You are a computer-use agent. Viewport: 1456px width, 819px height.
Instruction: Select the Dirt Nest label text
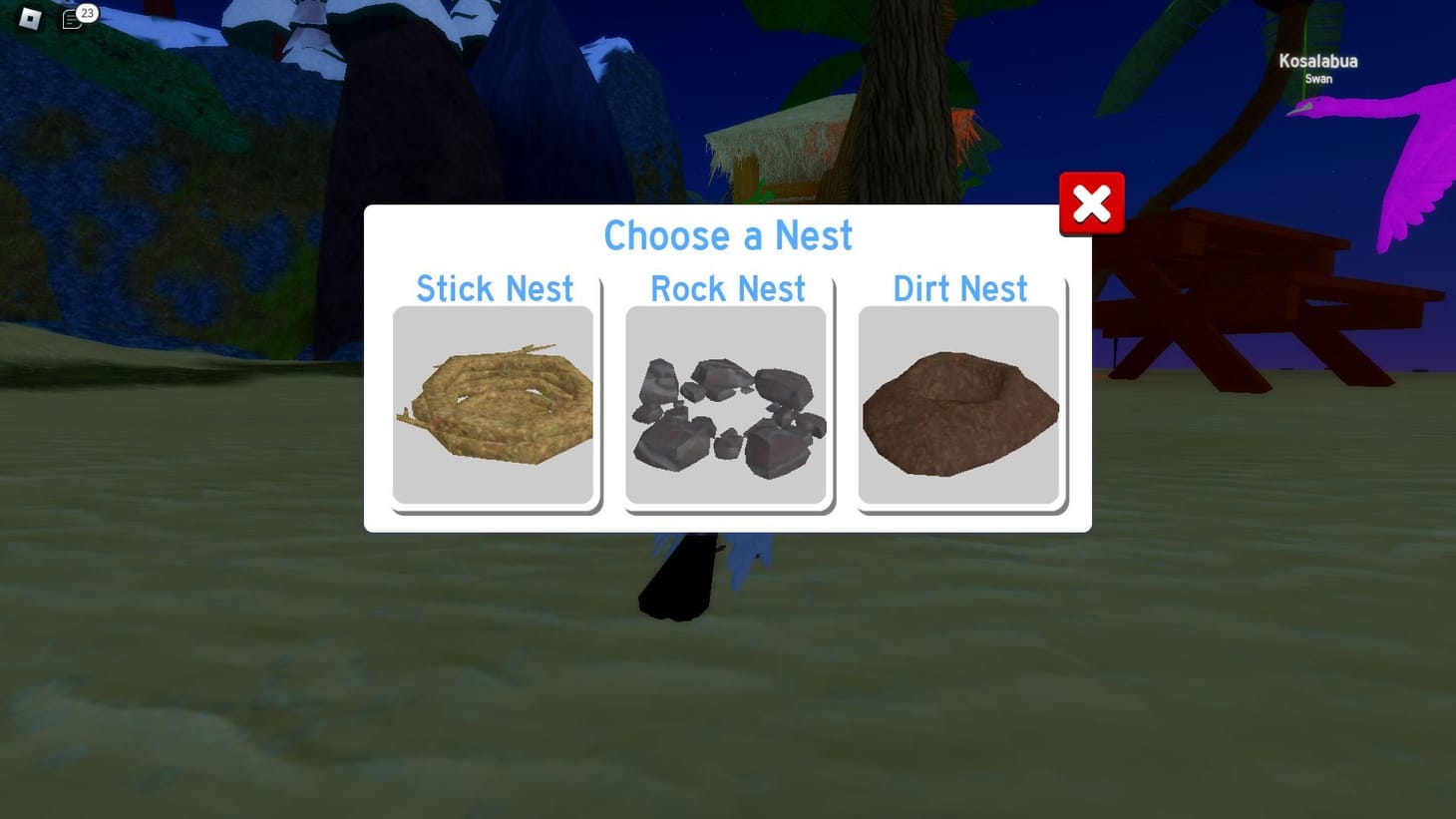coord(958,289)
